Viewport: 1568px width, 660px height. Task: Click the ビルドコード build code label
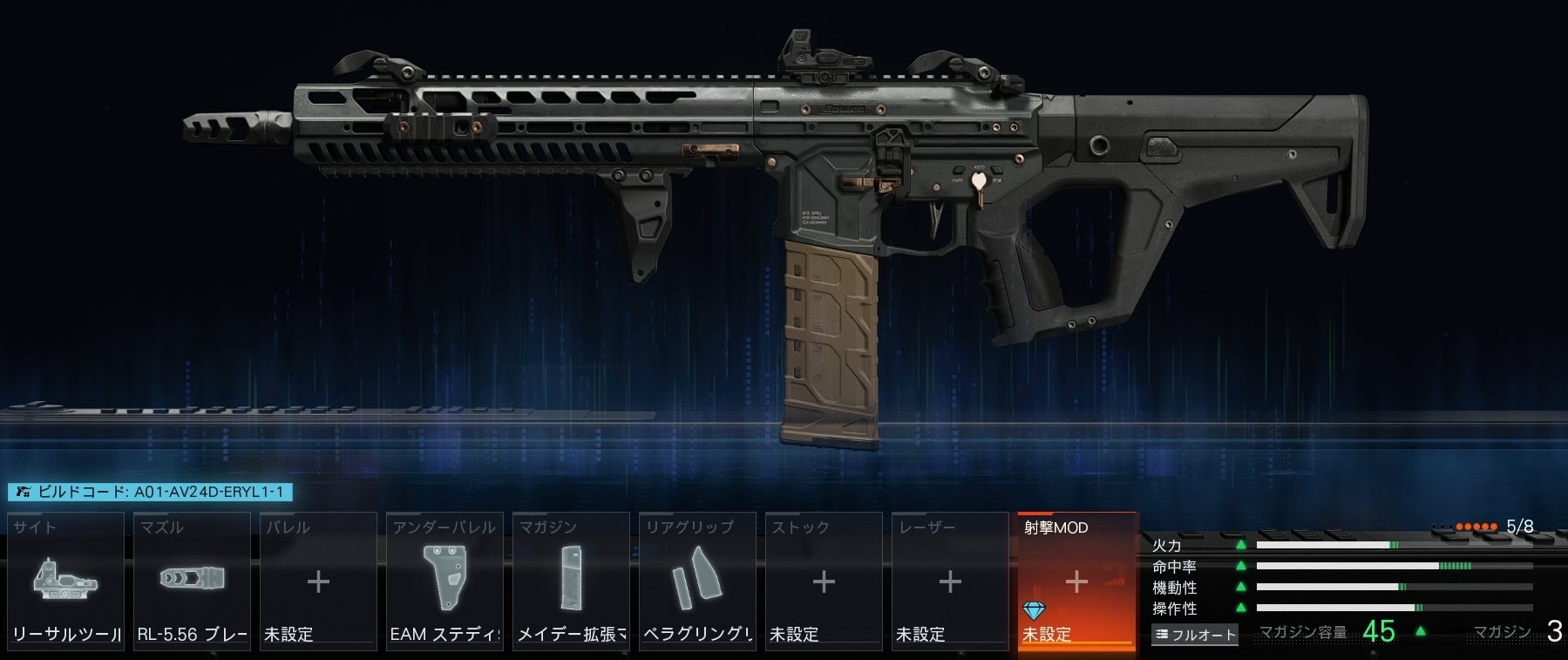click(x=150, y=493)
